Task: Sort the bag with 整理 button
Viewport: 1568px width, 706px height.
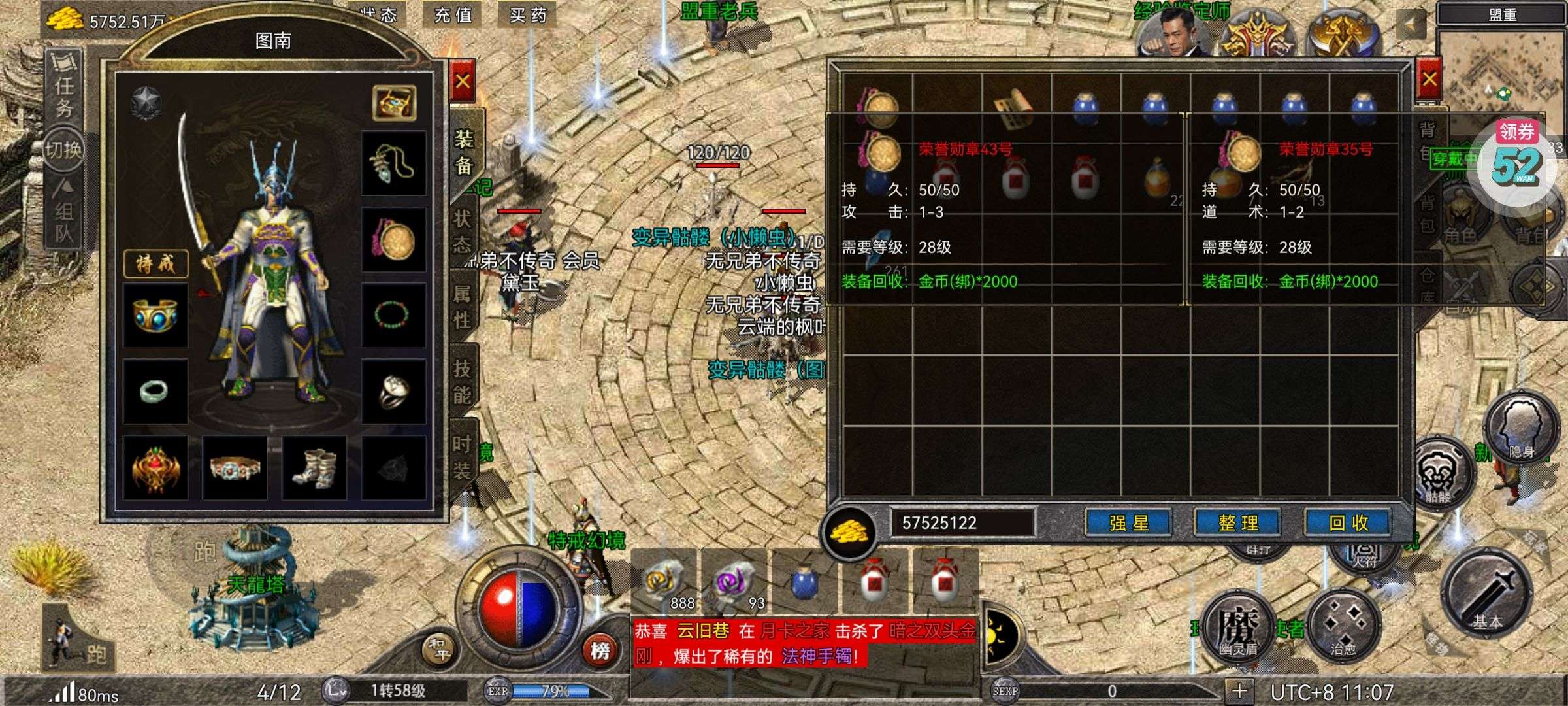Action: pos(1237,523)
